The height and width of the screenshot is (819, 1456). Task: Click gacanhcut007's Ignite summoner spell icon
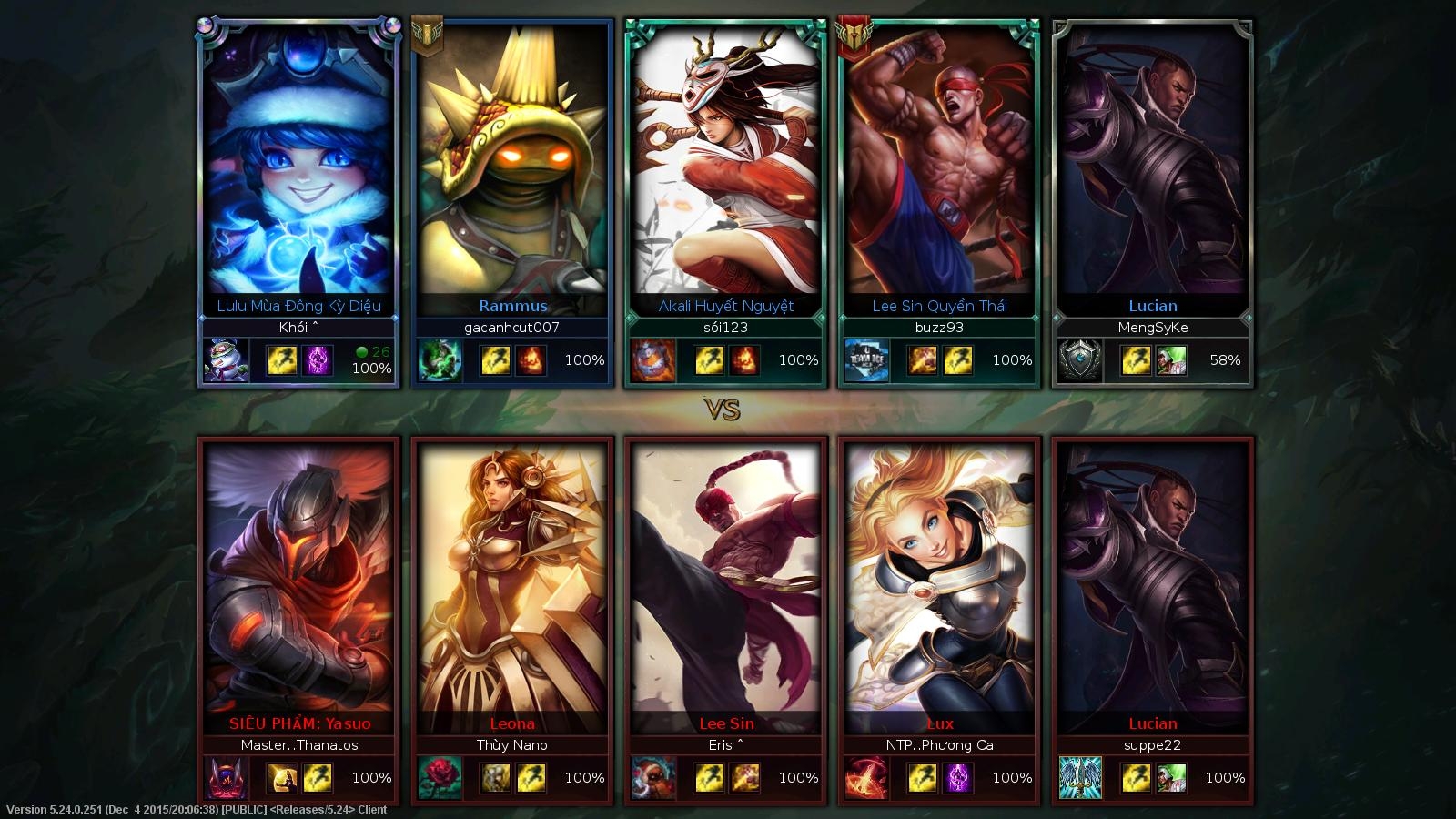pyautogui.click(x=531, y=360)
